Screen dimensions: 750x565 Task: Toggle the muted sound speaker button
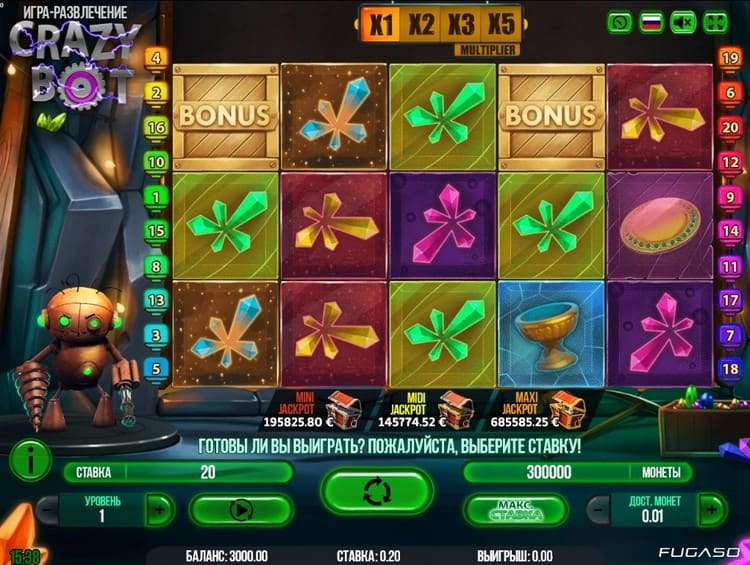683,21
